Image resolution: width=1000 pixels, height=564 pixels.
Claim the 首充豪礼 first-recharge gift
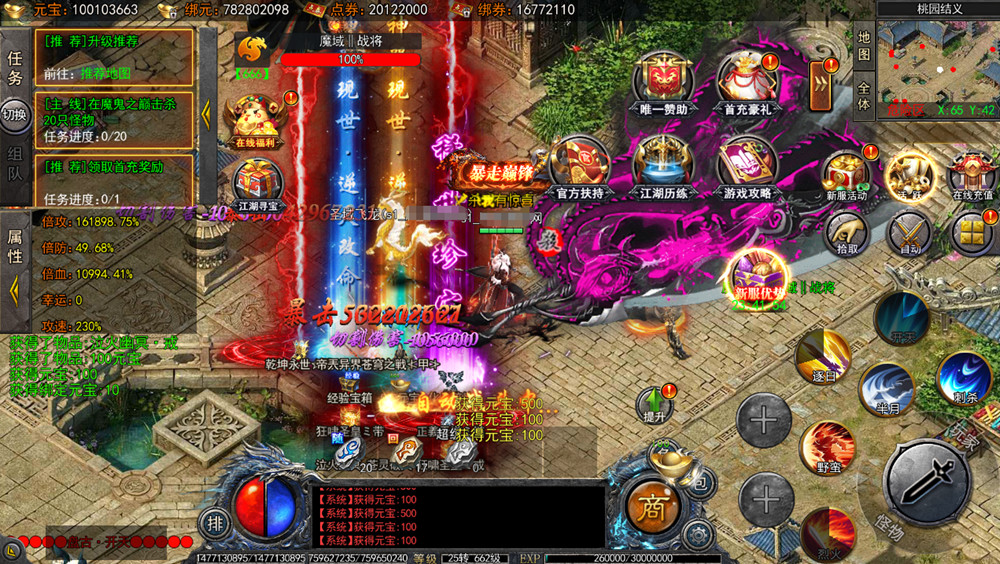pyautogui.click(x=747, y=78)
